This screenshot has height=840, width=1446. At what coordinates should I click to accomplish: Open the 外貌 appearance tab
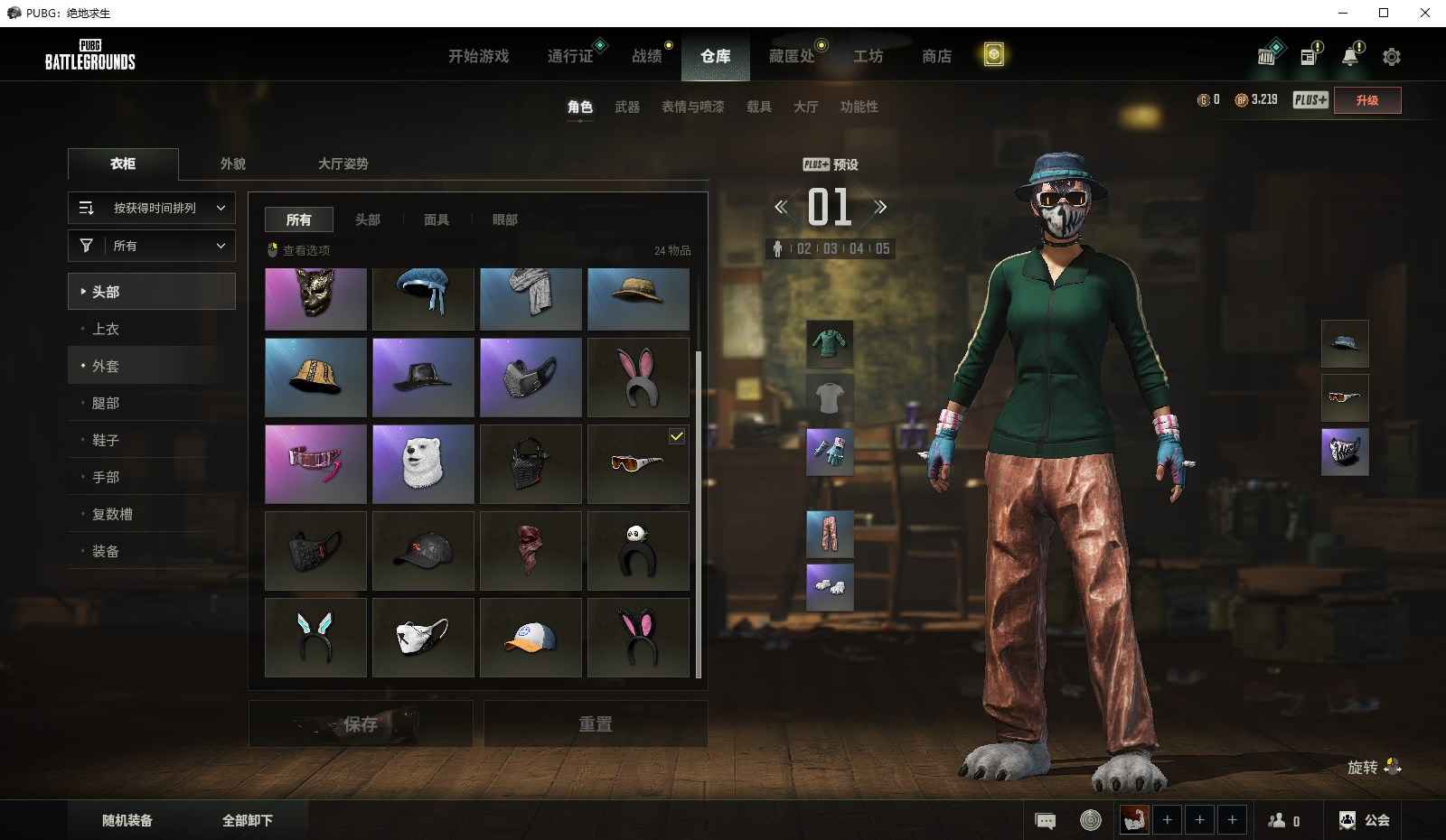[233, 163]
